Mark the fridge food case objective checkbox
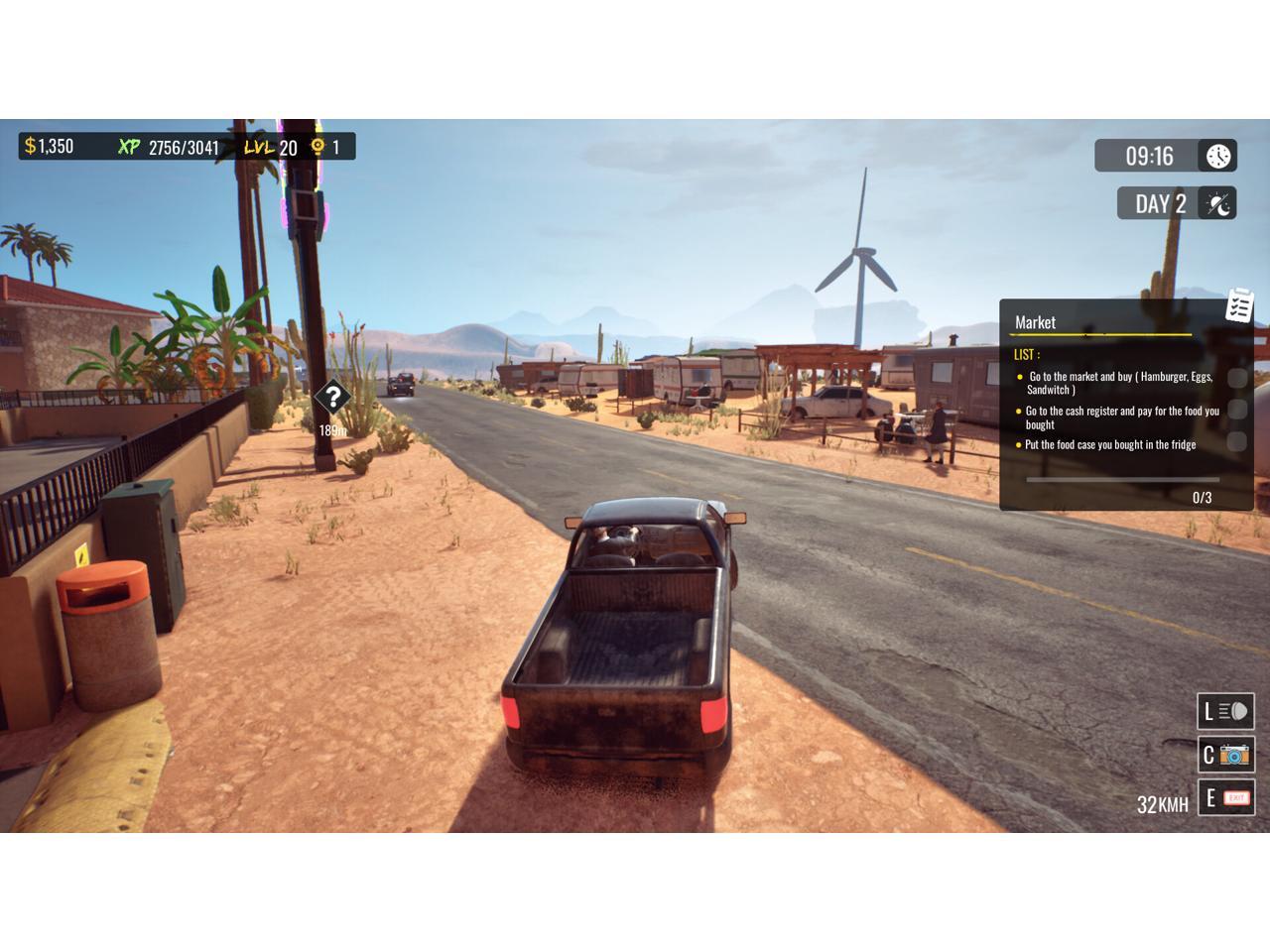The image size is (1270, 952). tap(1236, 442)
